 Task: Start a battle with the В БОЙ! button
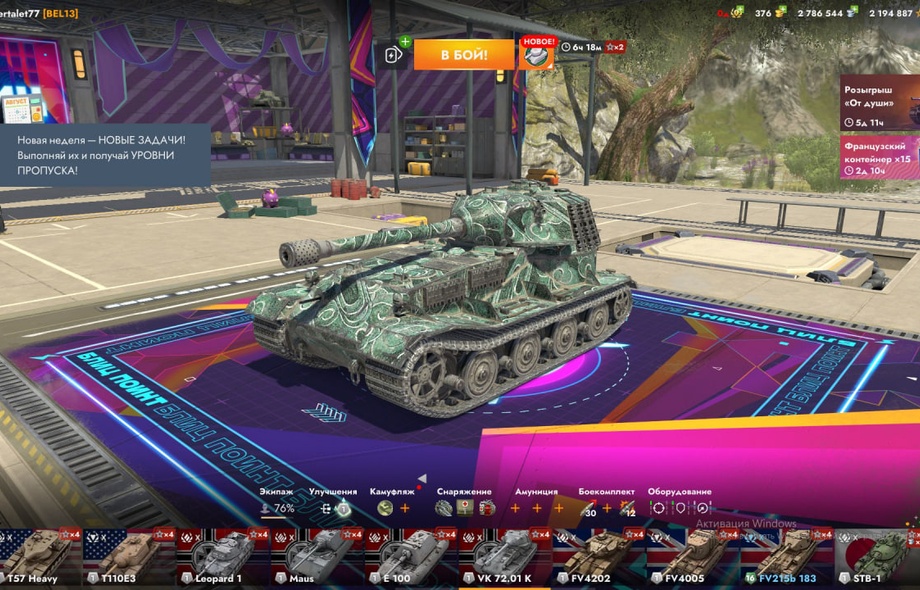coord(464,54)
